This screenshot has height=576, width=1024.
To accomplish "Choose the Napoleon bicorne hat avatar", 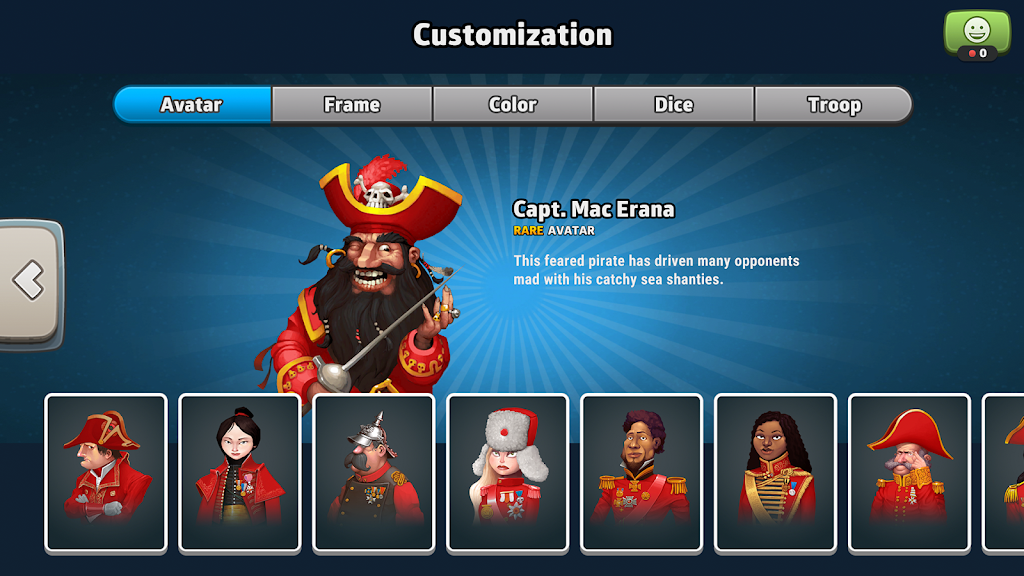I will (106, 472).
